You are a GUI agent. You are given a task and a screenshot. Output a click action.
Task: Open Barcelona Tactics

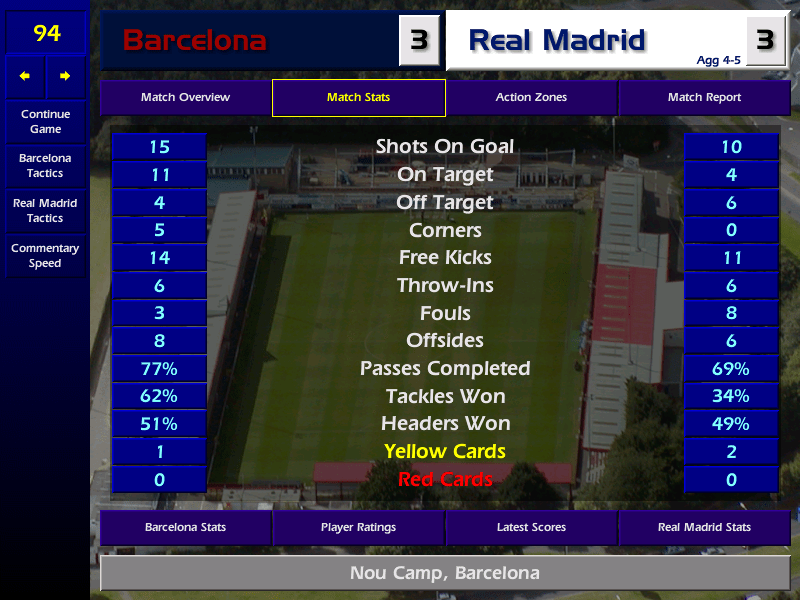click(x=45, y=166)
